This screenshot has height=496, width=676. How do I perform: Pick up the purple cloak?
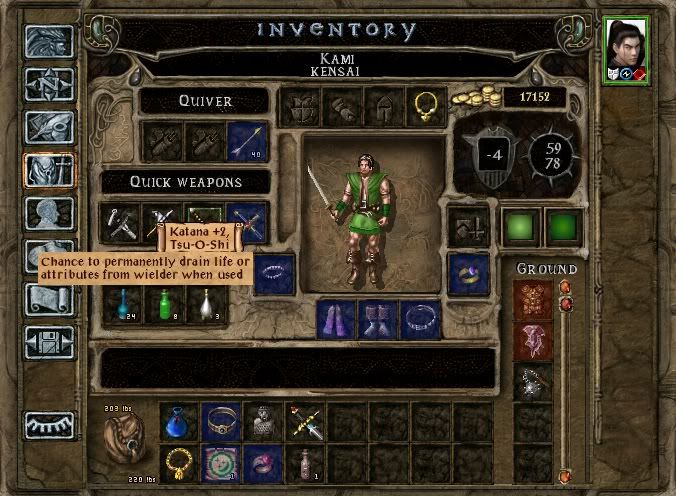335,318
